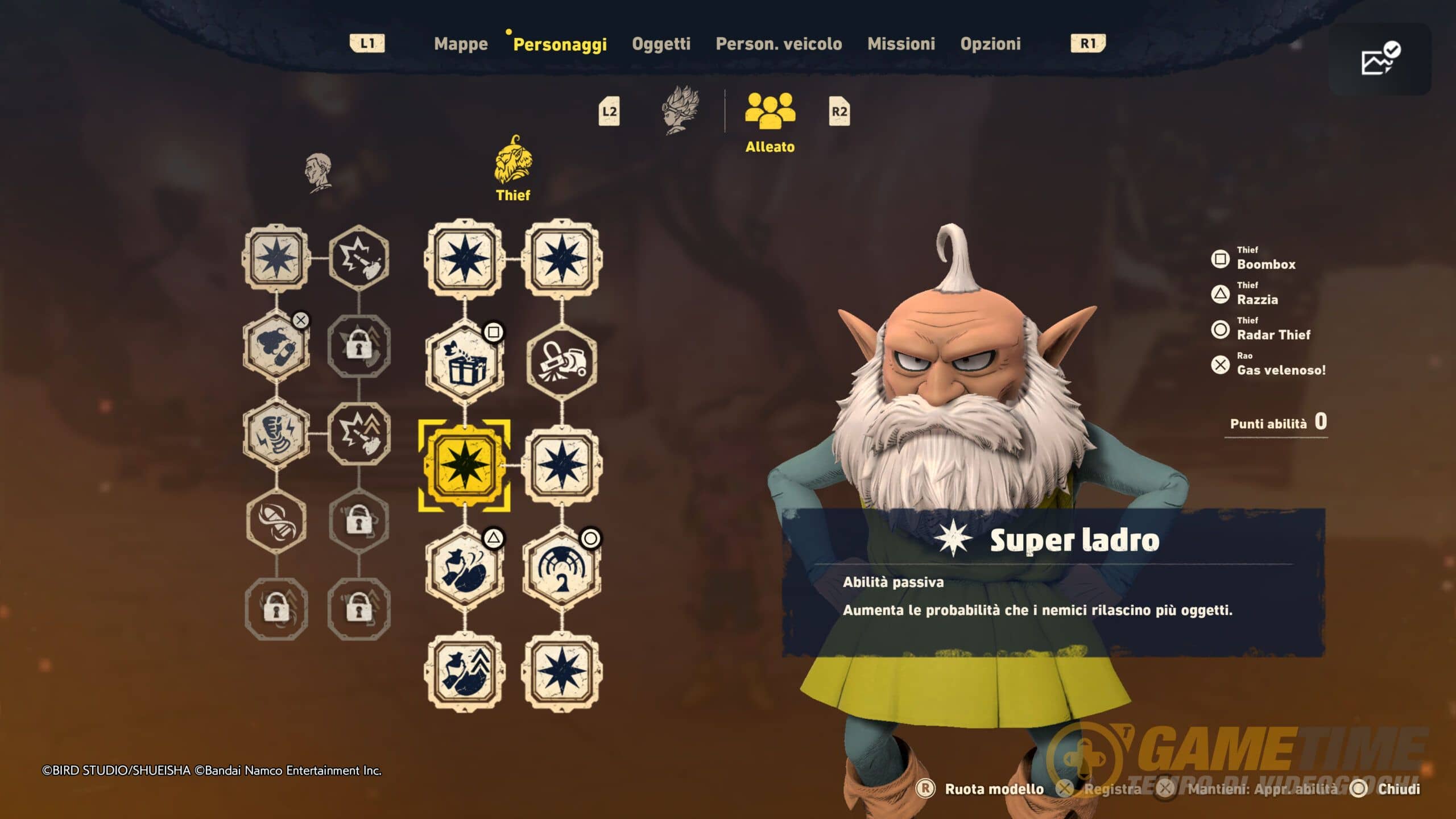Select the upgraded Razzia node with arrows
Viewport: 1456px width, 819px height.
pyautogui.click(x=465, y=671)
